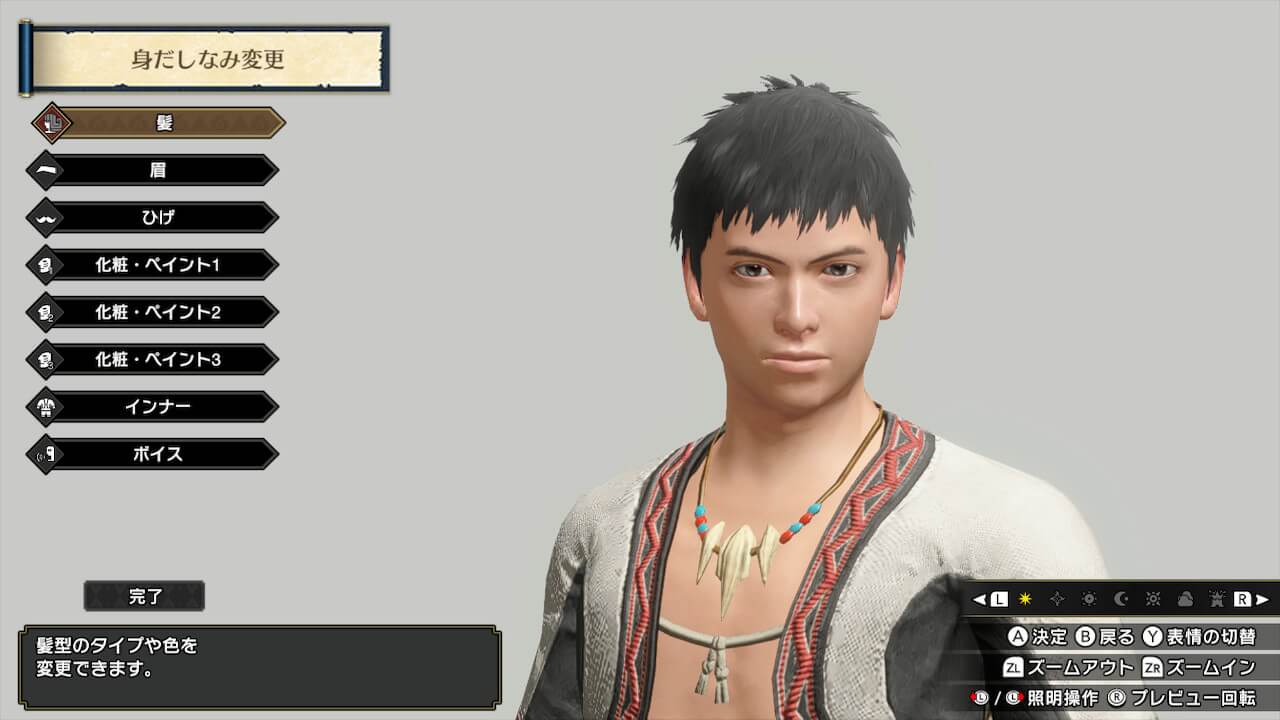Choose the ひげ (facial hair) entry
1280x720 pixels.
[x=157, y=217]
